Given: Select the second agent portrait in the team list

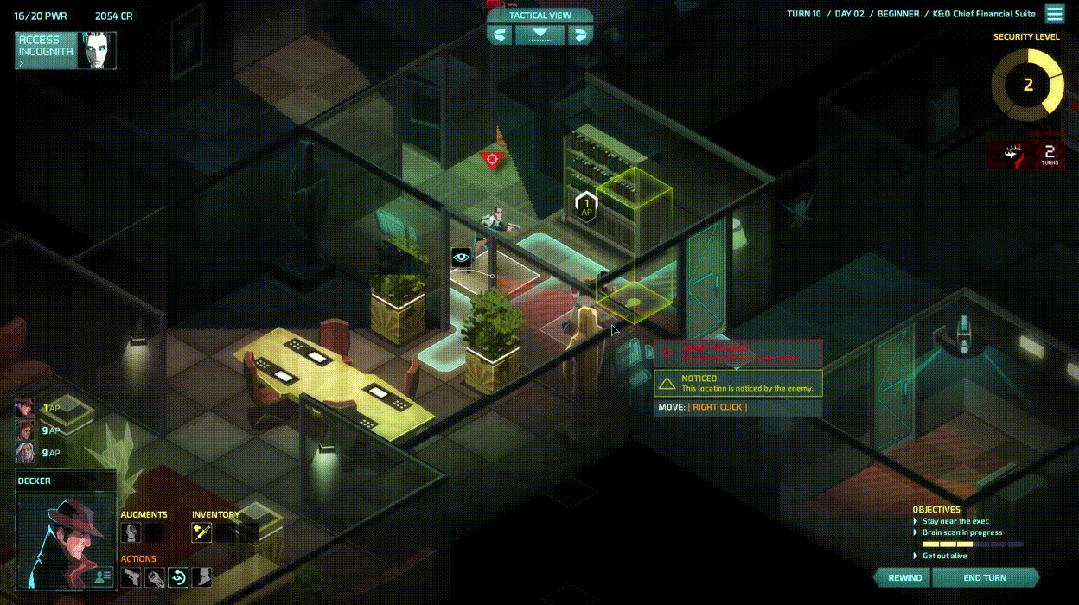Looking at the screenshot, I should 25,430.
